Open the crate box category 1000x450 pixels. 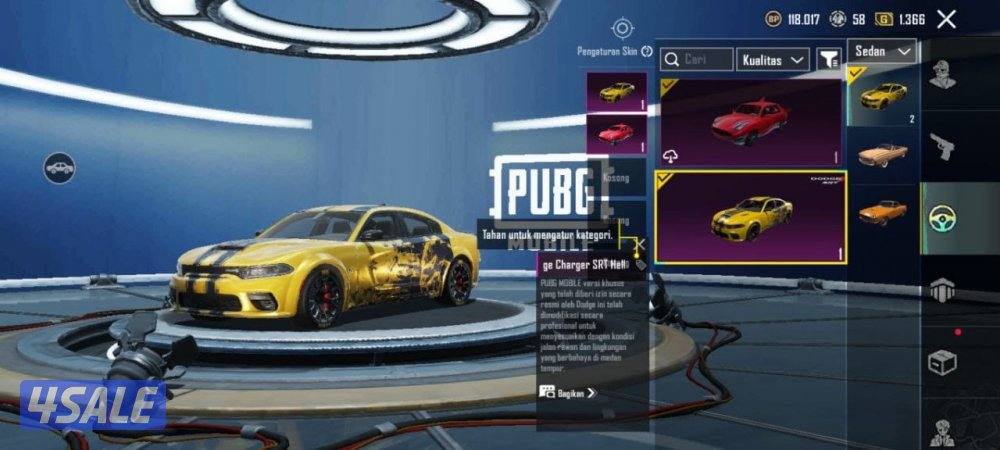(941, 362)
